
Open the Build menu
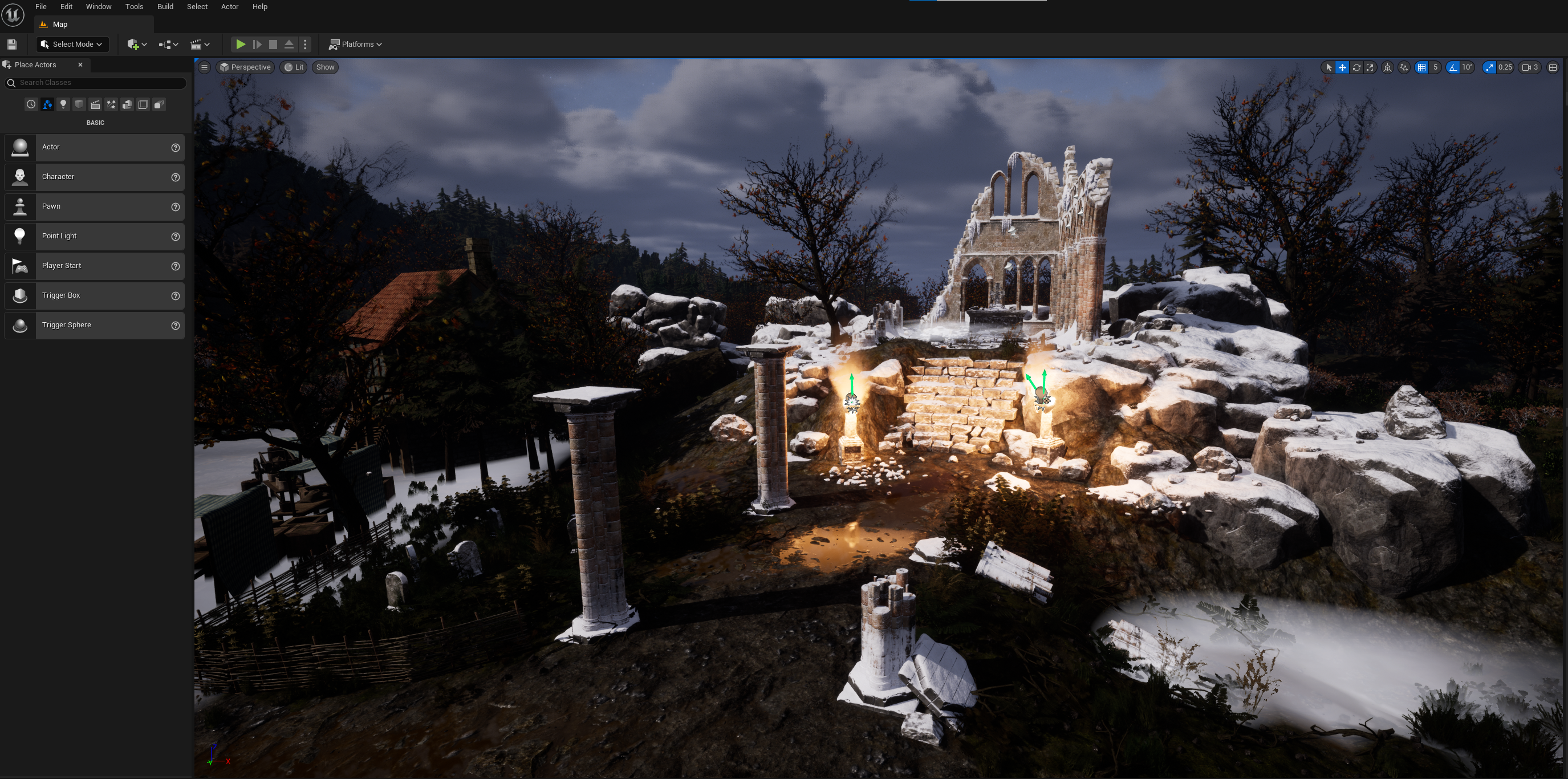(x=165, y=7)
